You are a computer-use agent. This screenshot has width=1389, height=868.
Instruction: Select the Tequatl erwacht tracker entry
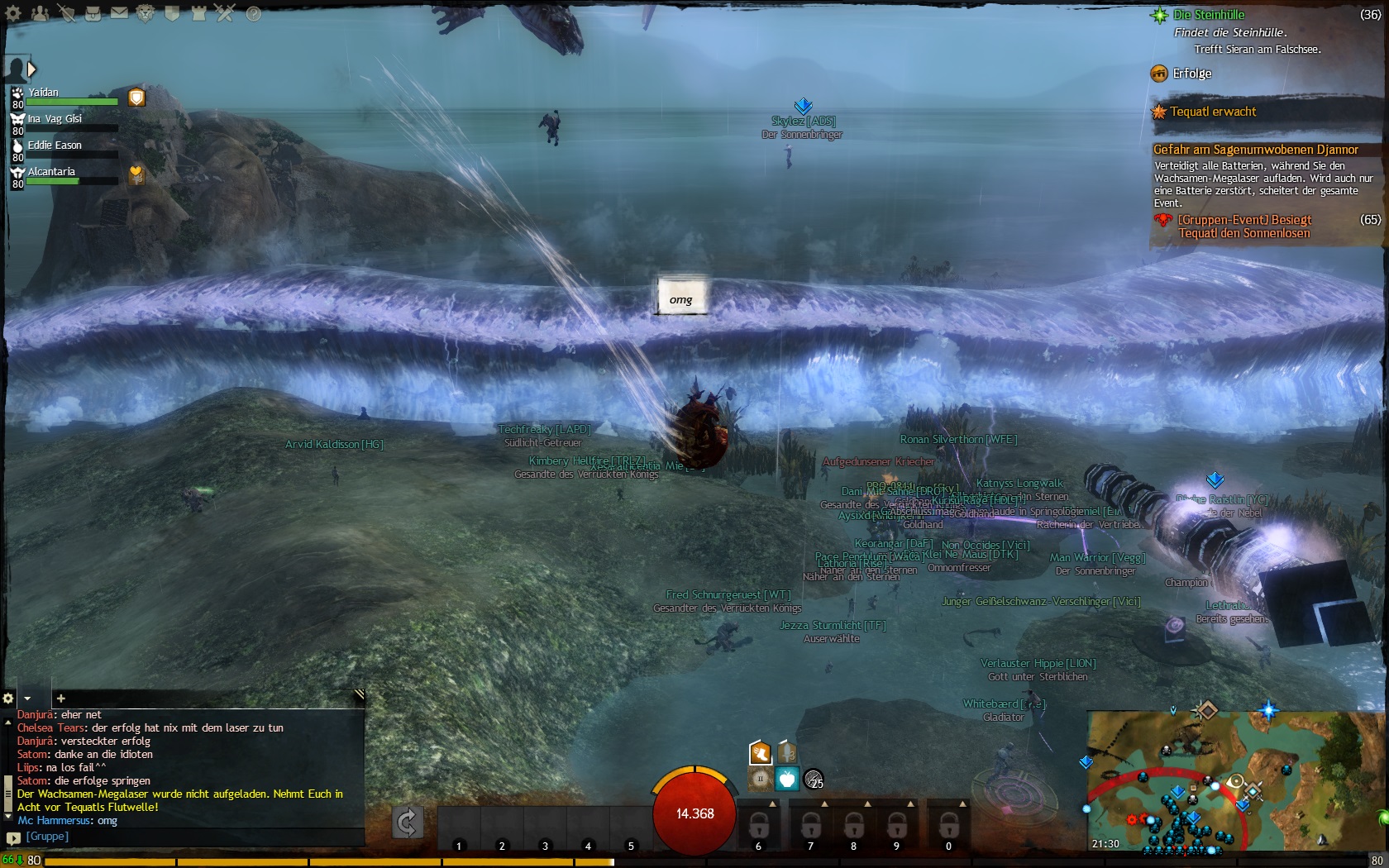click(x=1213, y=112)
